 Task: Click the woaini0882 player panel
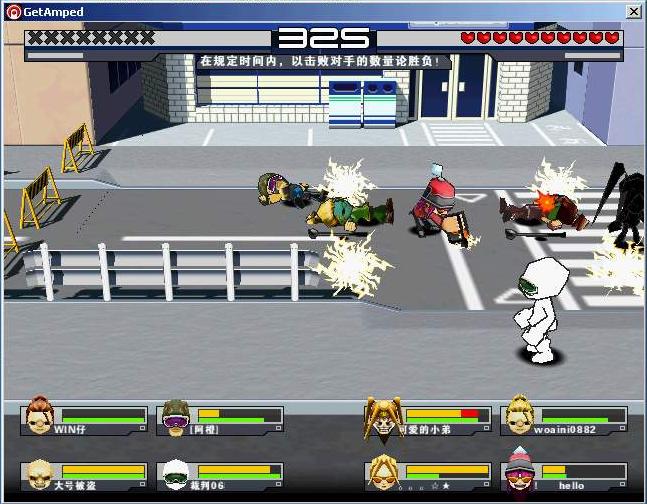563,419
